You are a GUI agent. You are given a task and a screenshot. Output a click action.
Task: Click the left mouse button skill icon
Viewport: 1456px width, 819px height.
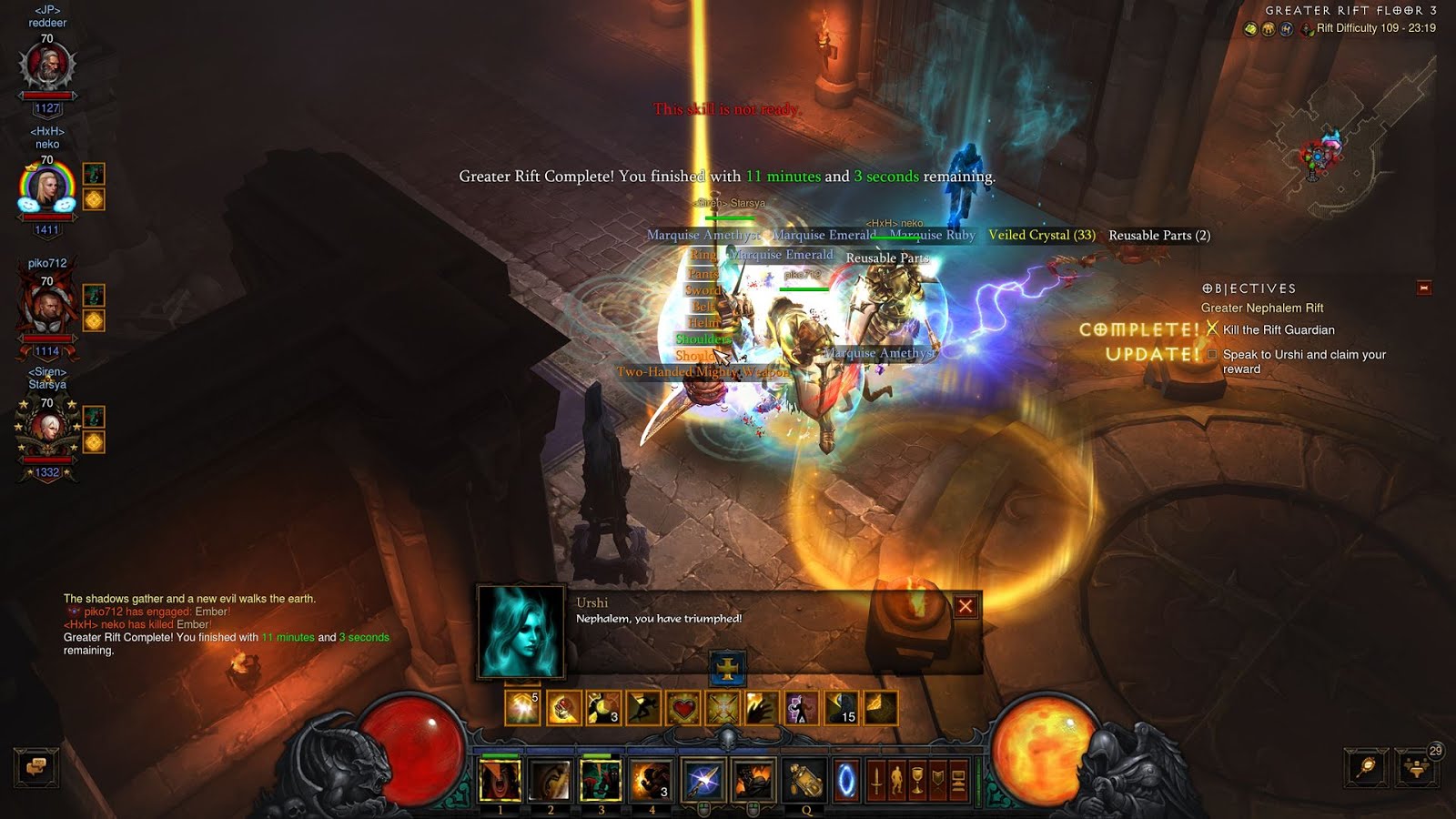(x=703, y=779)
